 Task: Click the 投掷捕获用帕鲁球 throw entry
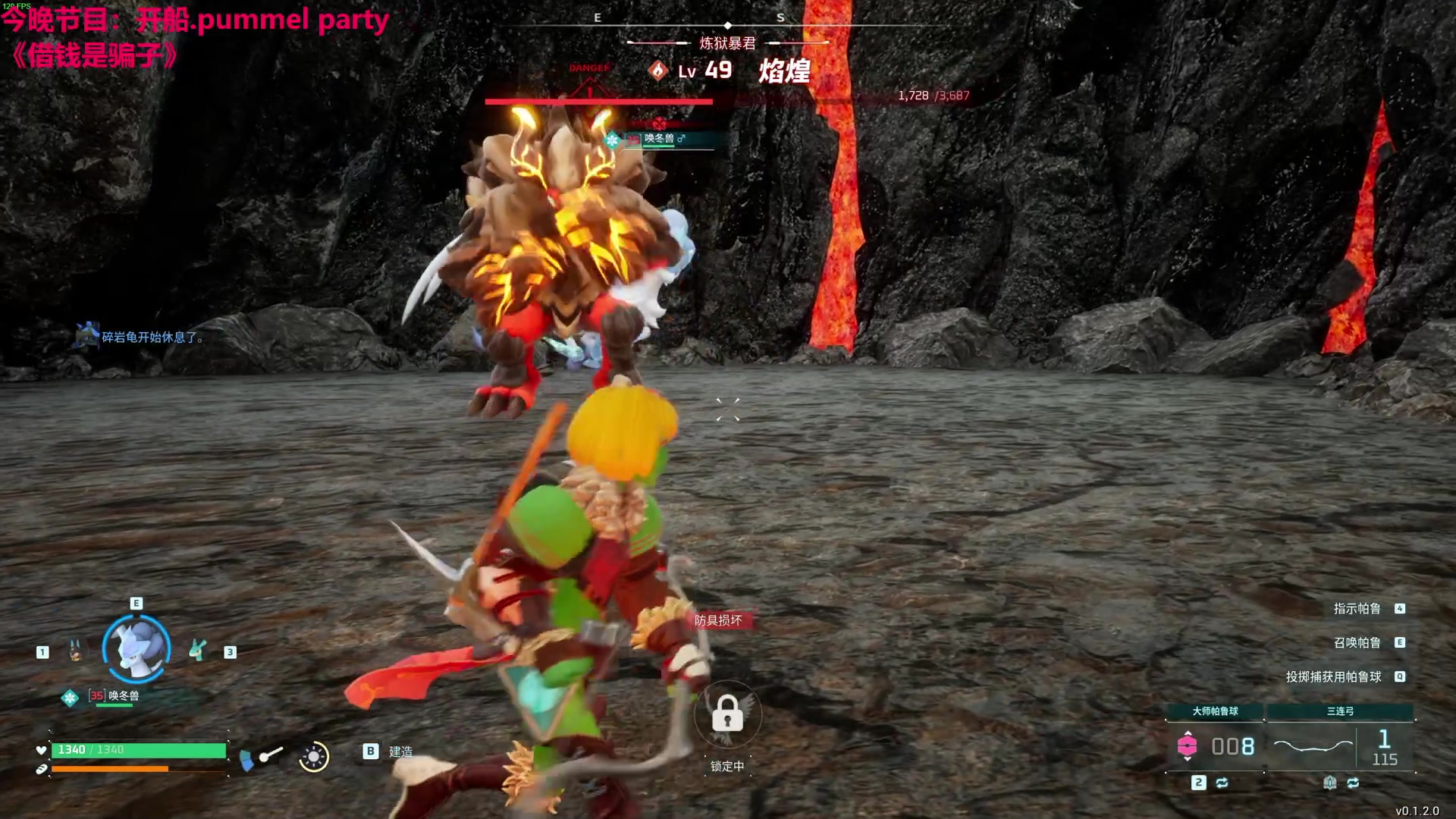pos(1333,677)
